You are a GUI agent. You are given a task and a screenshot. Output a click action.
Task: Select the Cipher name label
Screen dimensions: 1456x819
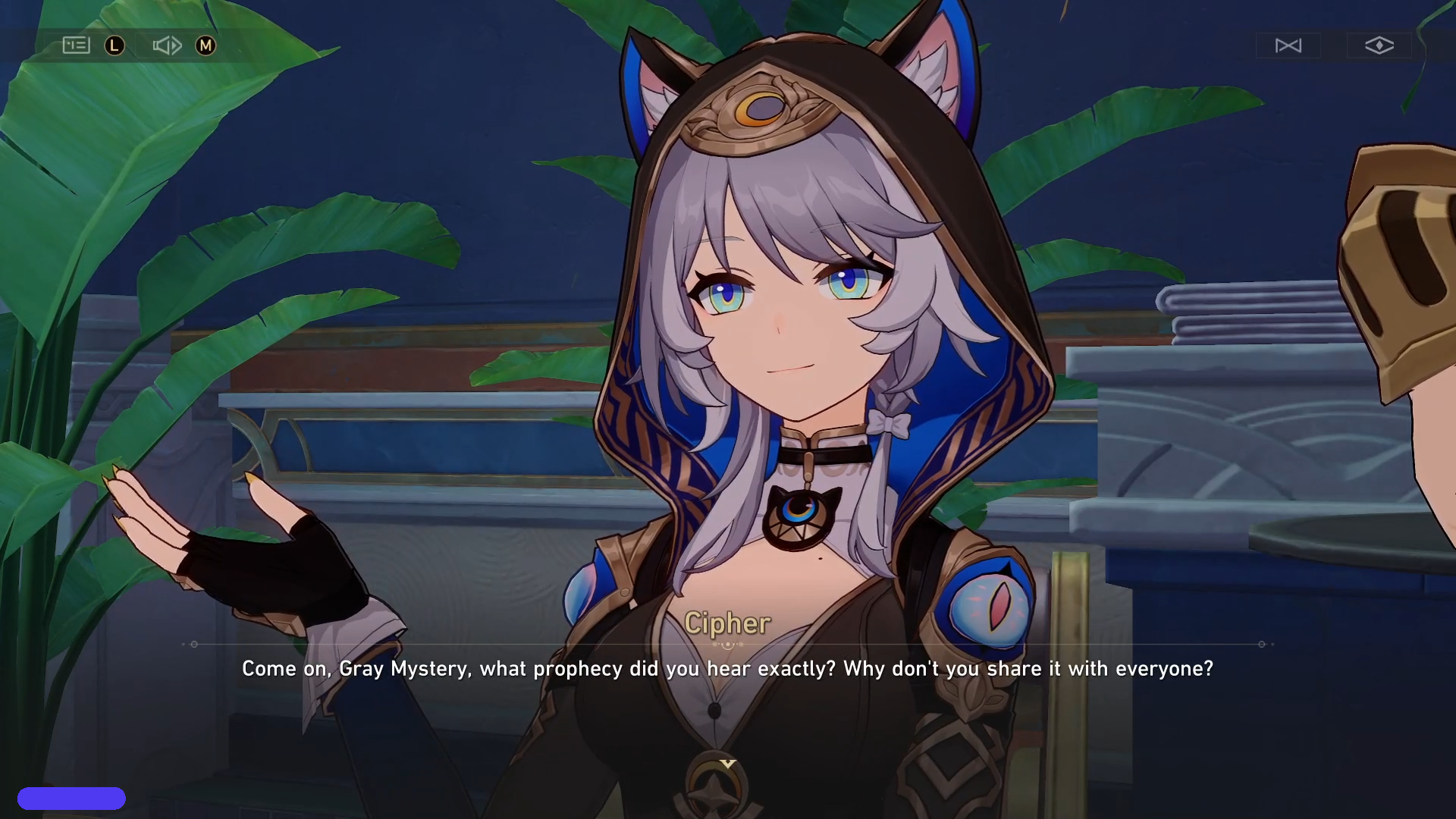728,624
